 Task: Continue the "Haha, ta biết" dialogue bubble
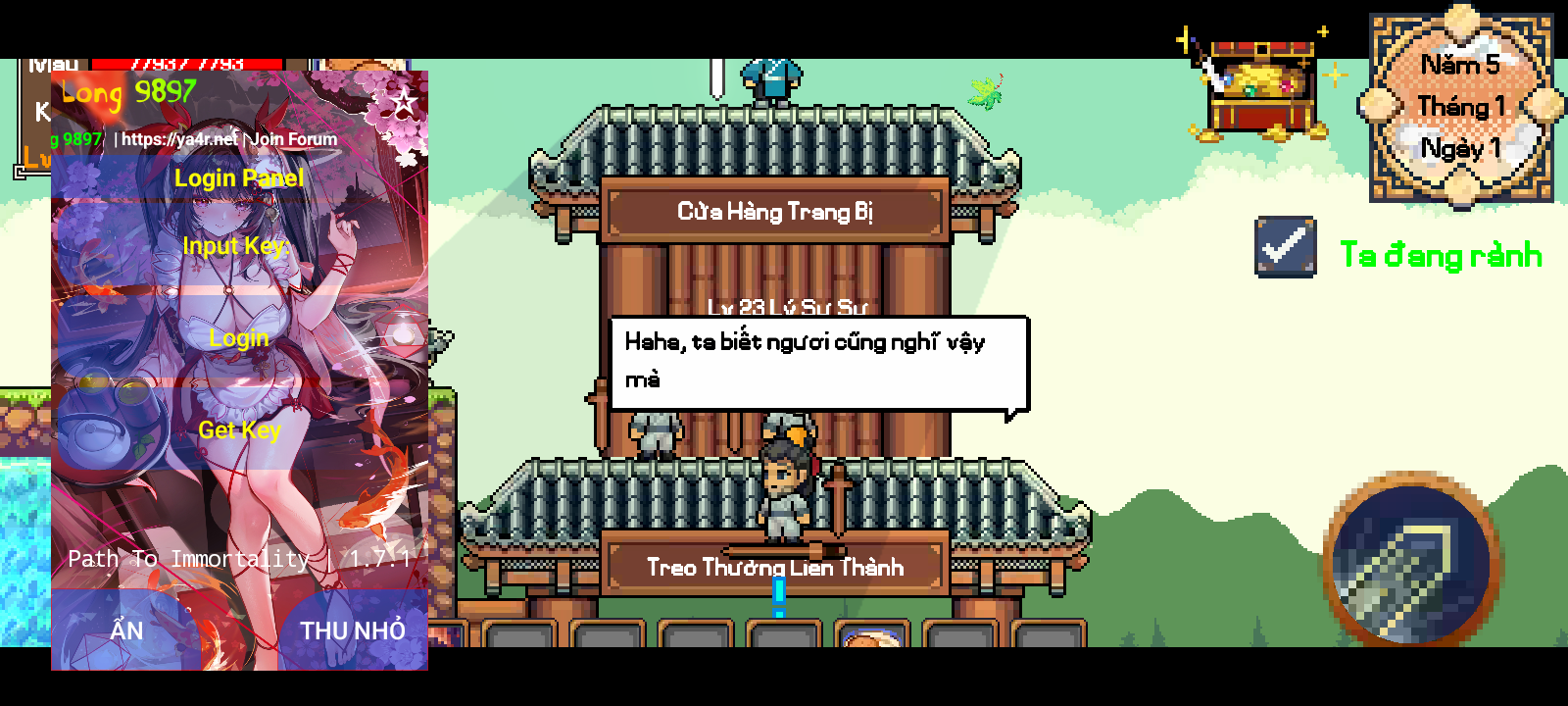(817, 362)
